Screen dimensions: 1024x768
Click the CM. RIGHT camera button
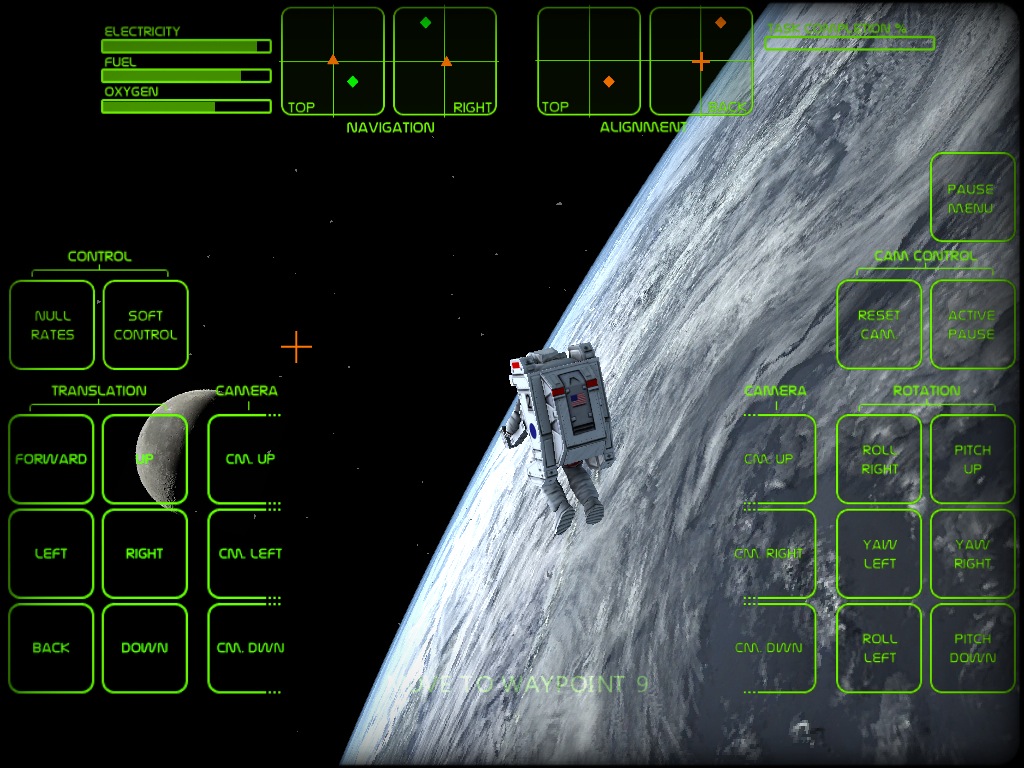[772, 553]
